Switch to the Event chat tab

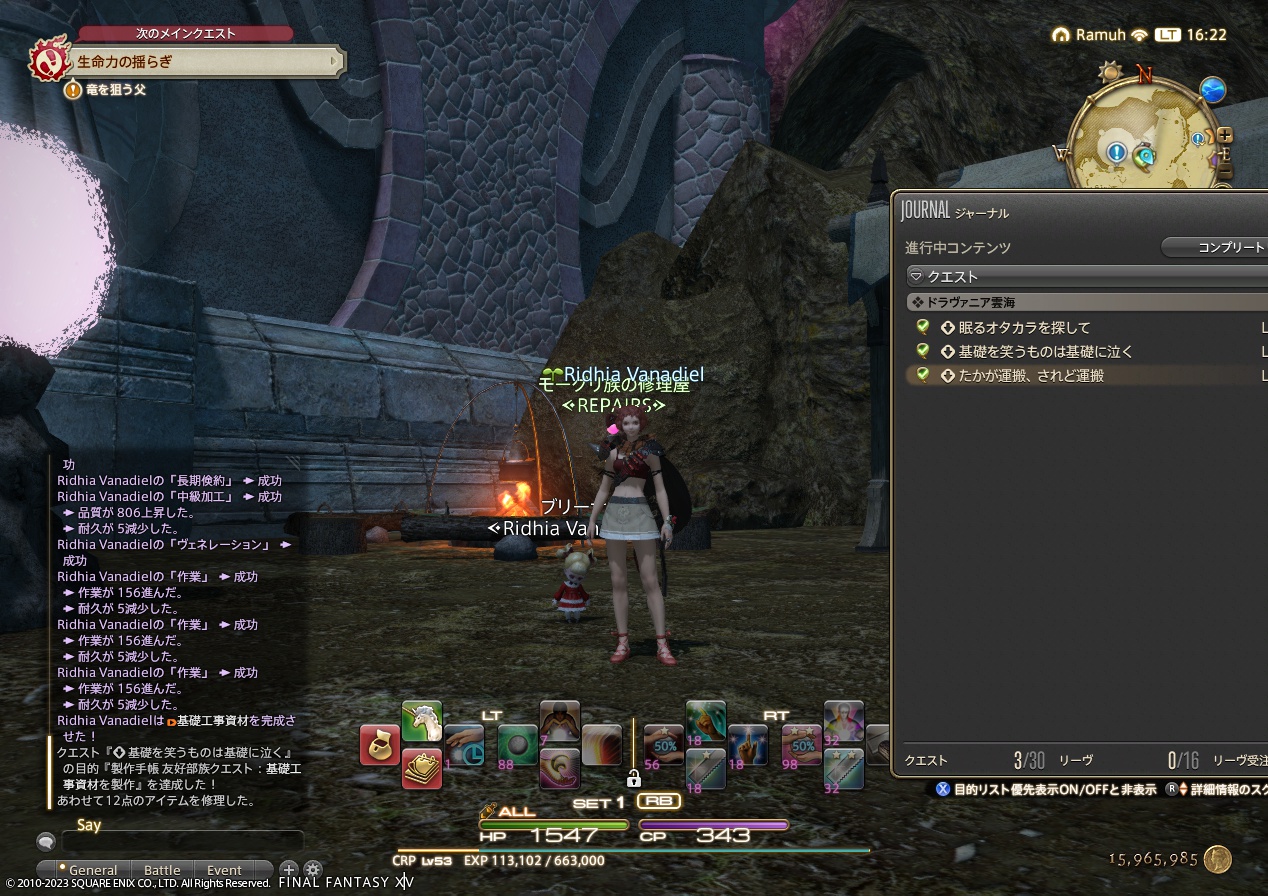tap(224, 870)
